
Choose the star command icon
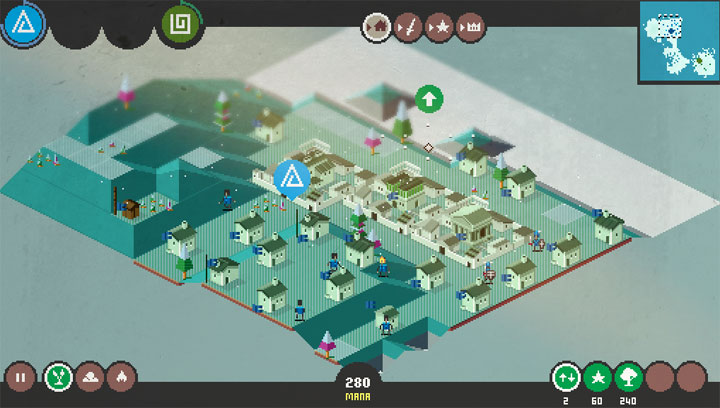(x=438, y=25)
